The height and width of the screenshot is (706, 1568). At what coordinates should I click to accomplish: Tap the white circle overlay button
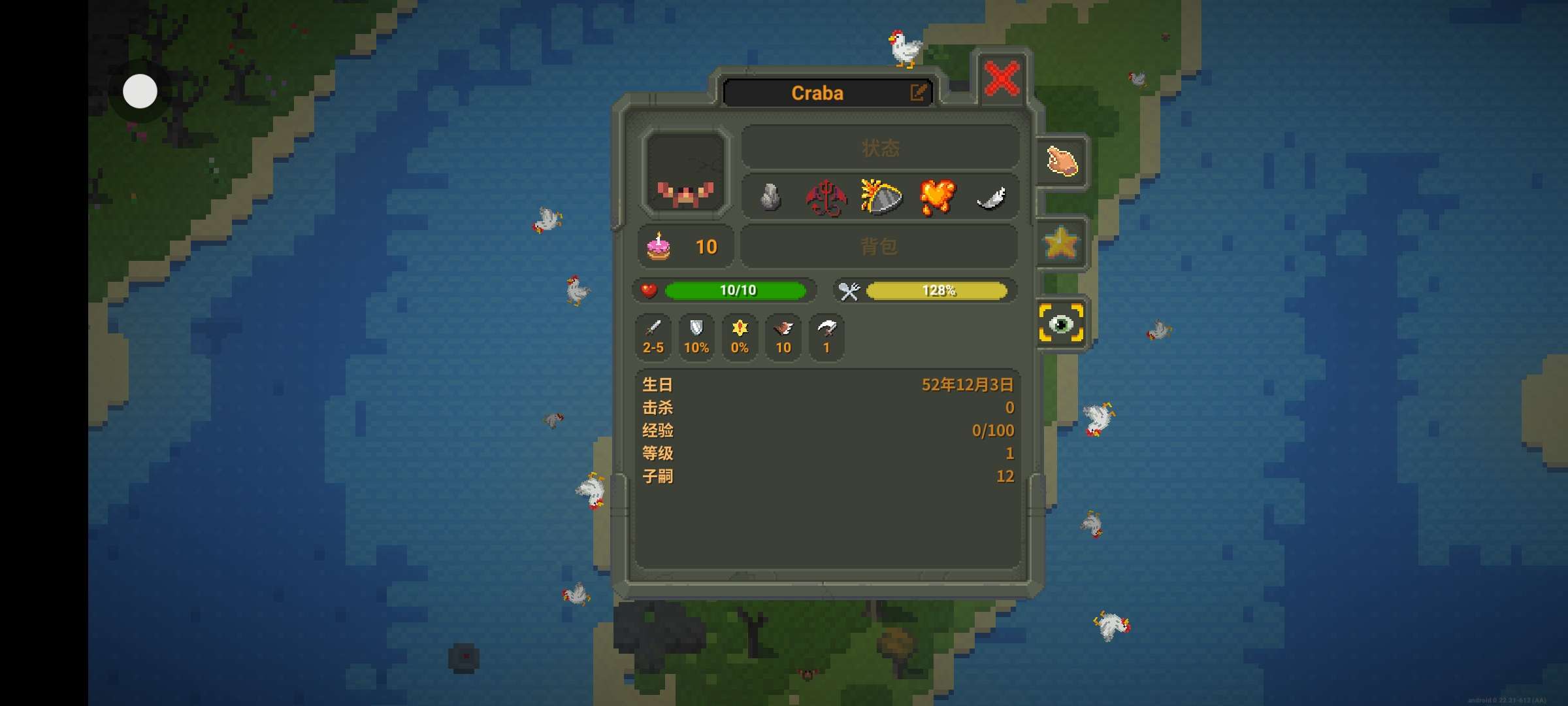pos(140,91)
